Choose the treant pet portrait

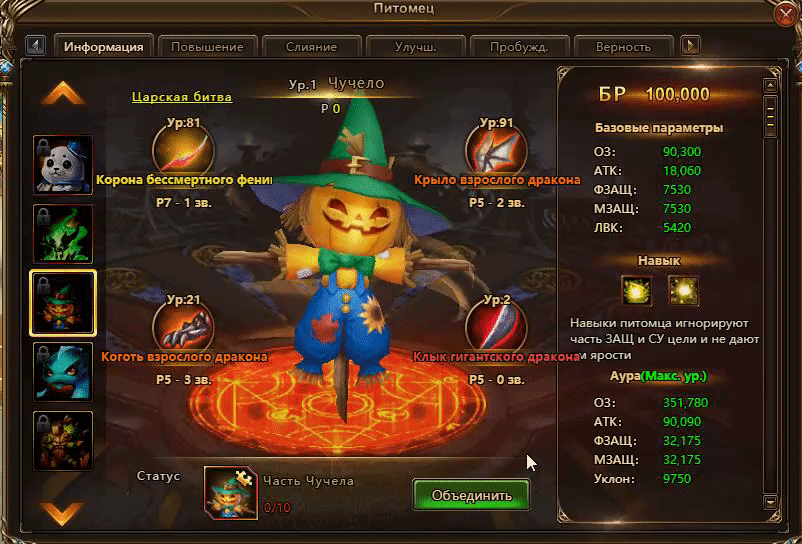pos(63,440)
